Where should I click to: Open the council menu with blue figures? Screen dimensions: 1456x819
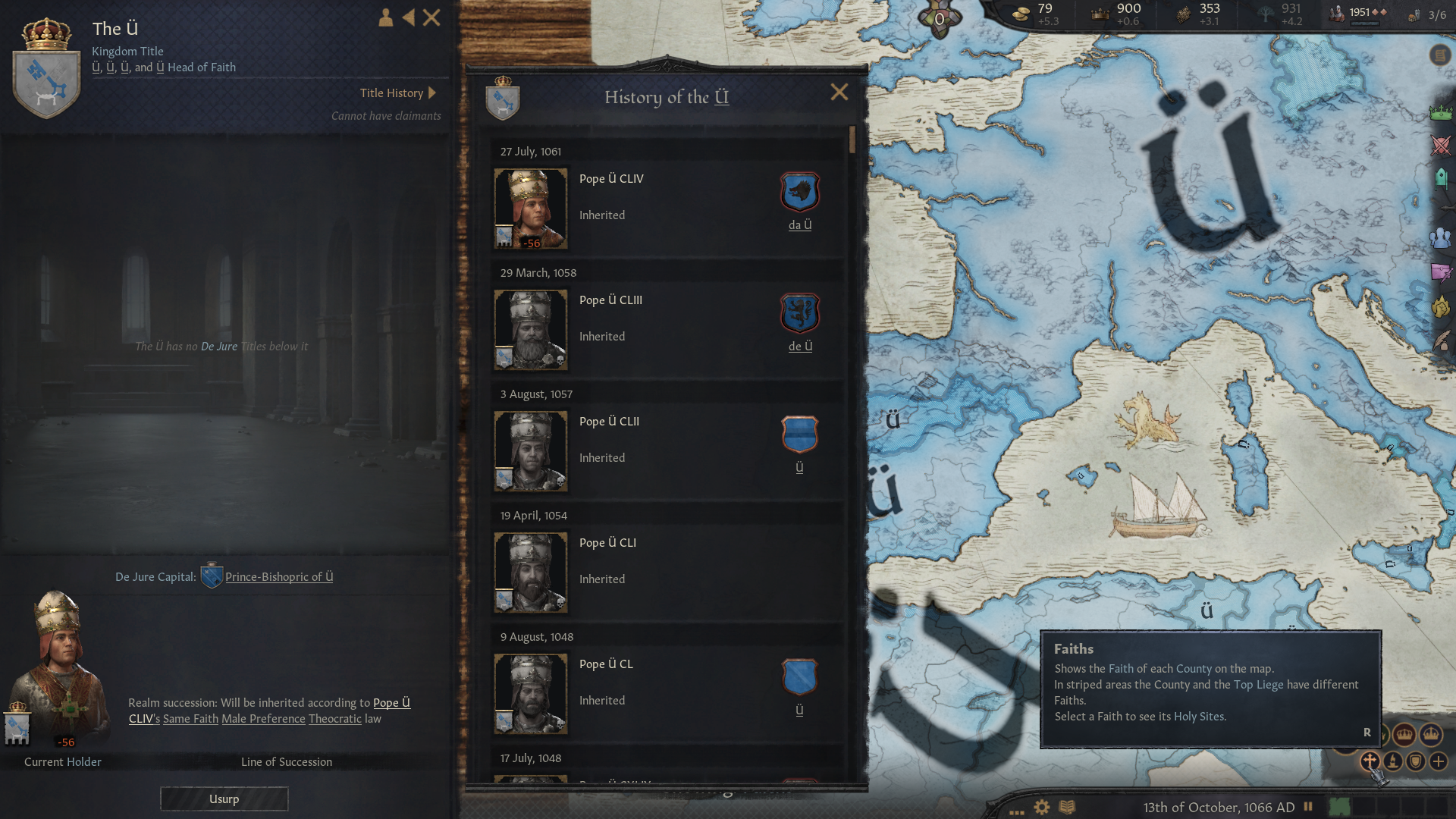[1441, 238]
